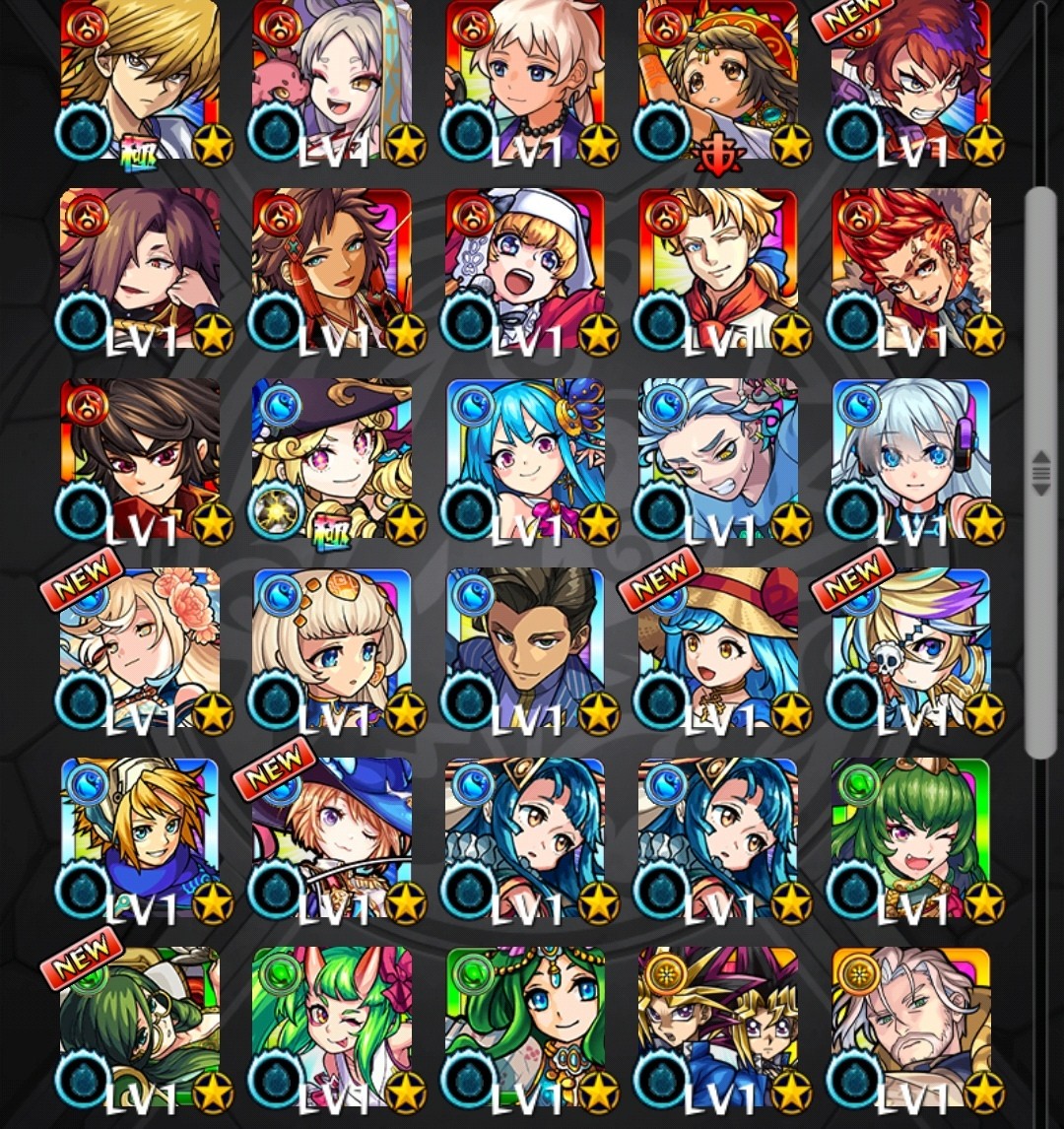Select the green-haired girl with pink horns

click(x=332, y=1029)
